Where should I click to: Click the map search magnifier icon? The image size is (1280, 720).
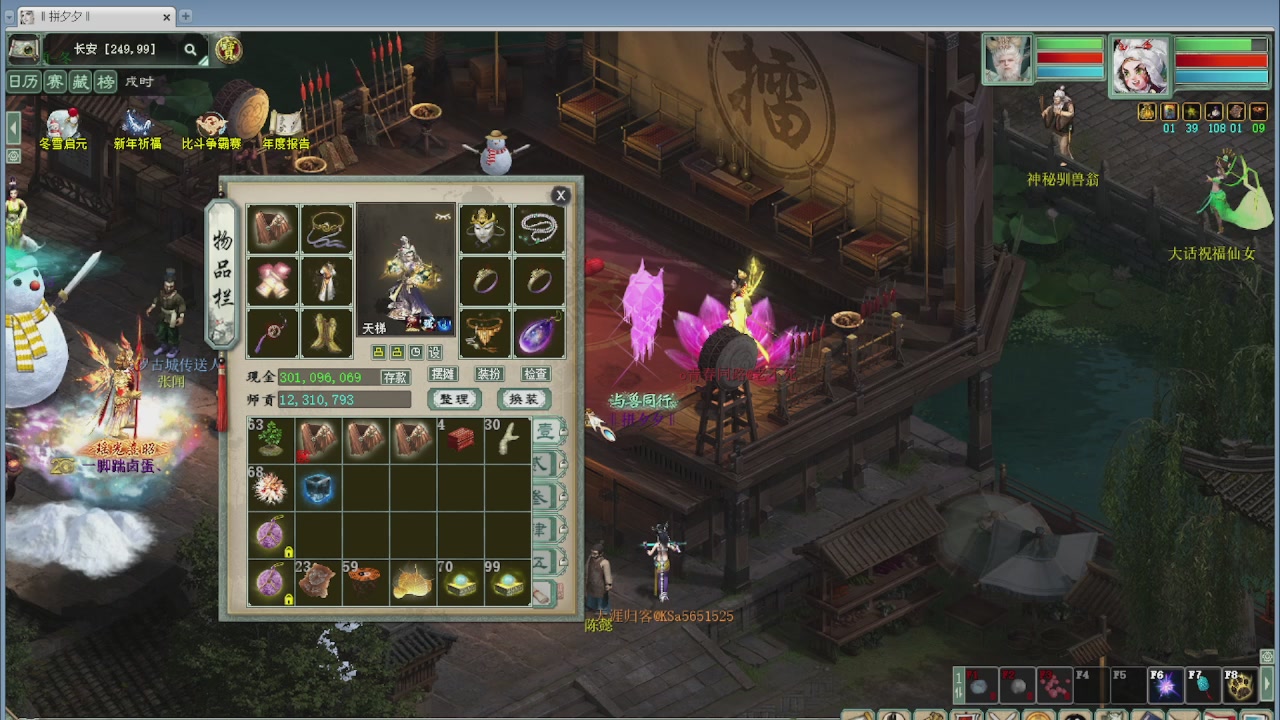(190, 49)
